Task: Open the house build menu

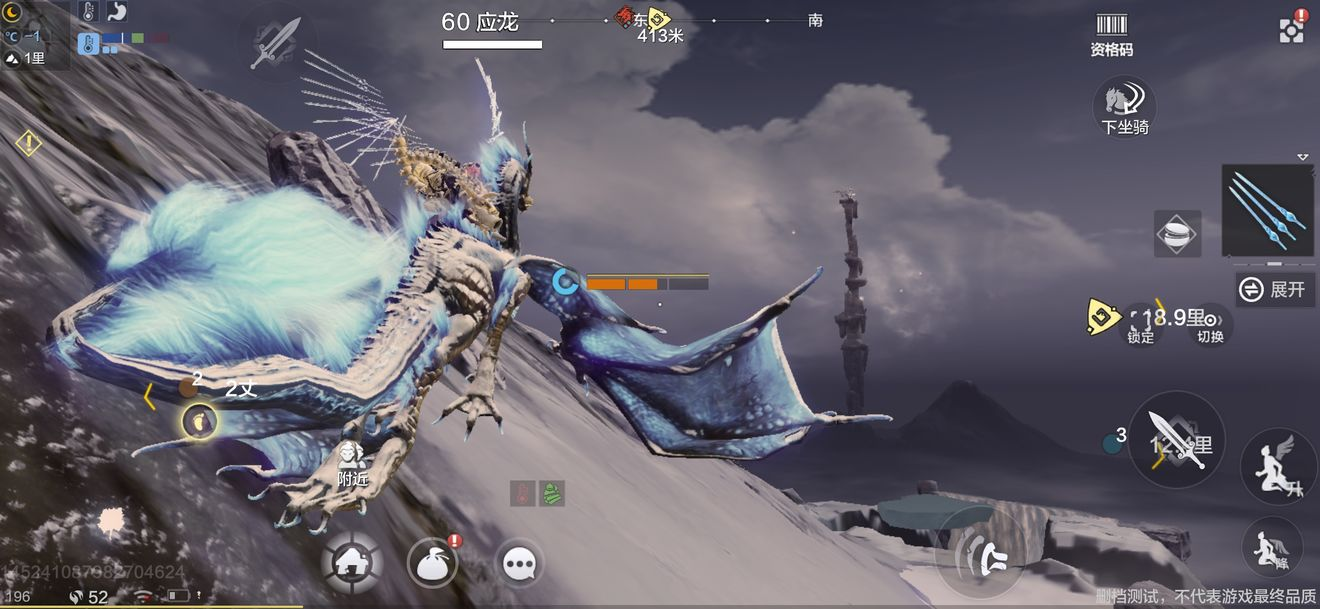Action: point(352,563)
